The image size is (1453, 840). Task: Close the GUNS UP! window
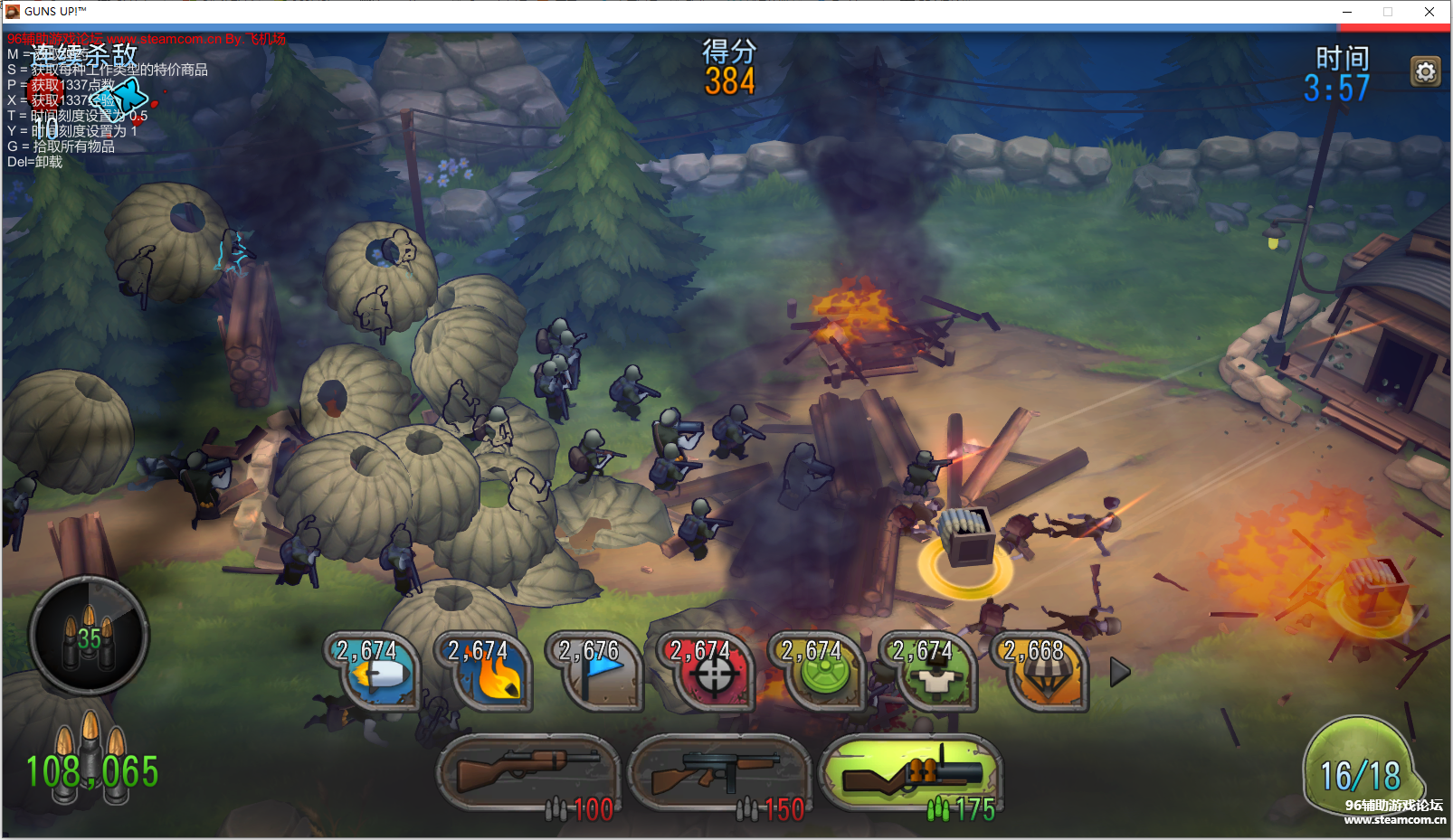pyautogui.click(x=1429, y=12)
